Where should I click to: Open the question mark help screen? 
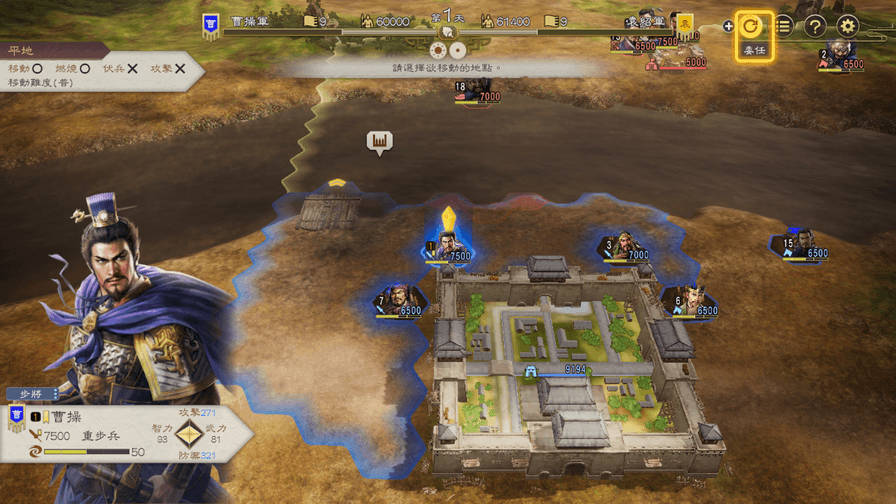[x=815, y=26]
